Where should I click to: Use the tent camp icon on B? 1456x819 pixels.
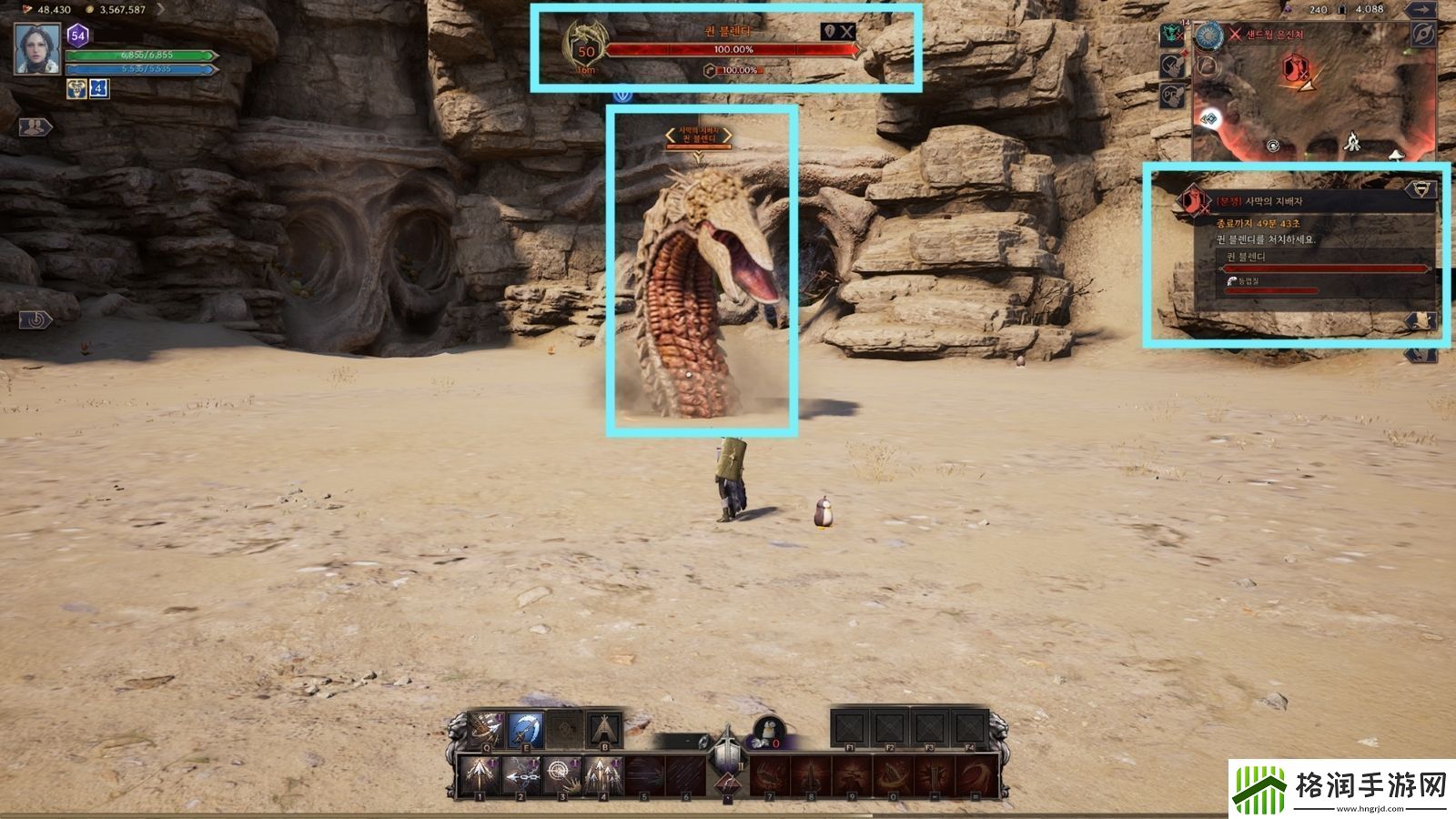click(x=604, y=730)
